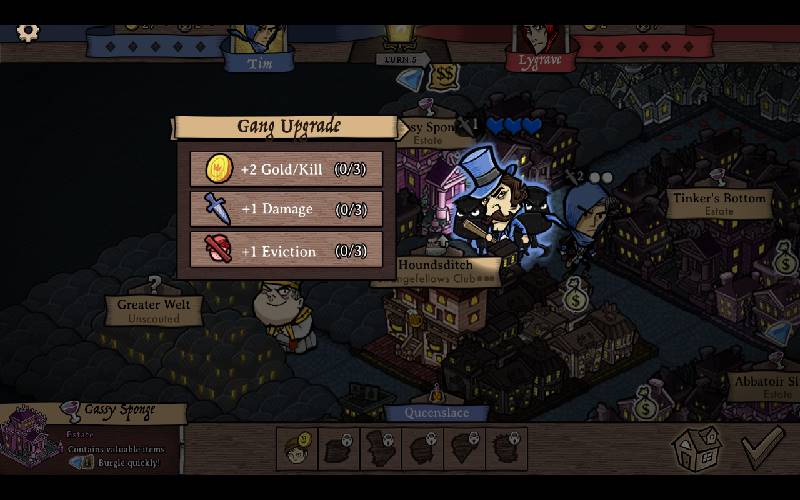Select the Greater Welt unscouted district label
Image resolution: width=800 pixels, height=500 pixels.
coord(154,310)
